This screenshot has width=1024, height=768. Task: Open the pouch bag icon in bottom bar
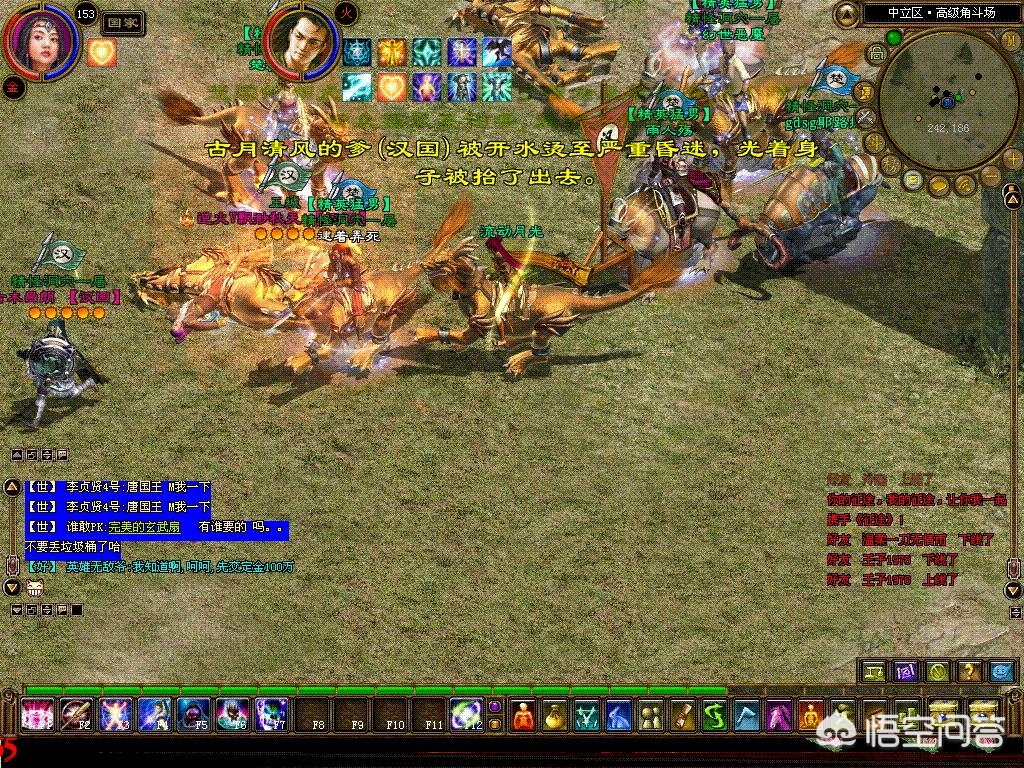point(555,715)
